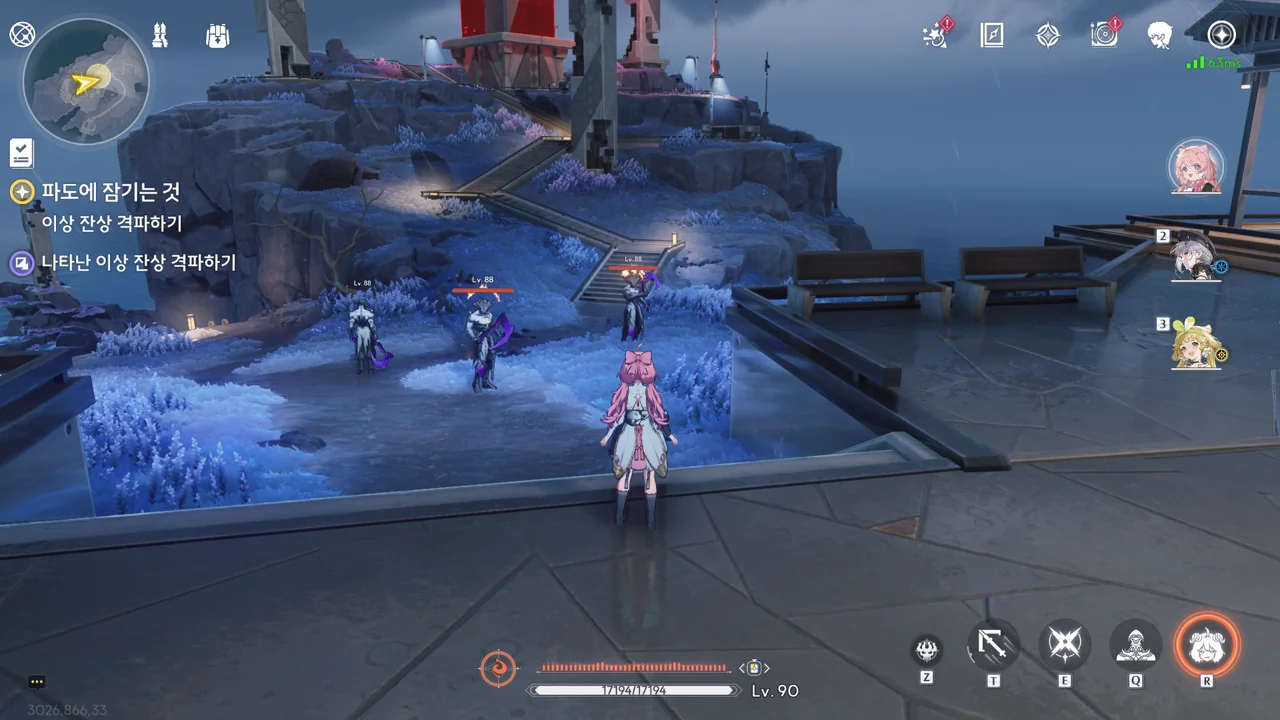Image resolution: width=1280 pixels, height=720 pixels.
Task: Switch to the blonde party member three
Action: pos(1196,344)
